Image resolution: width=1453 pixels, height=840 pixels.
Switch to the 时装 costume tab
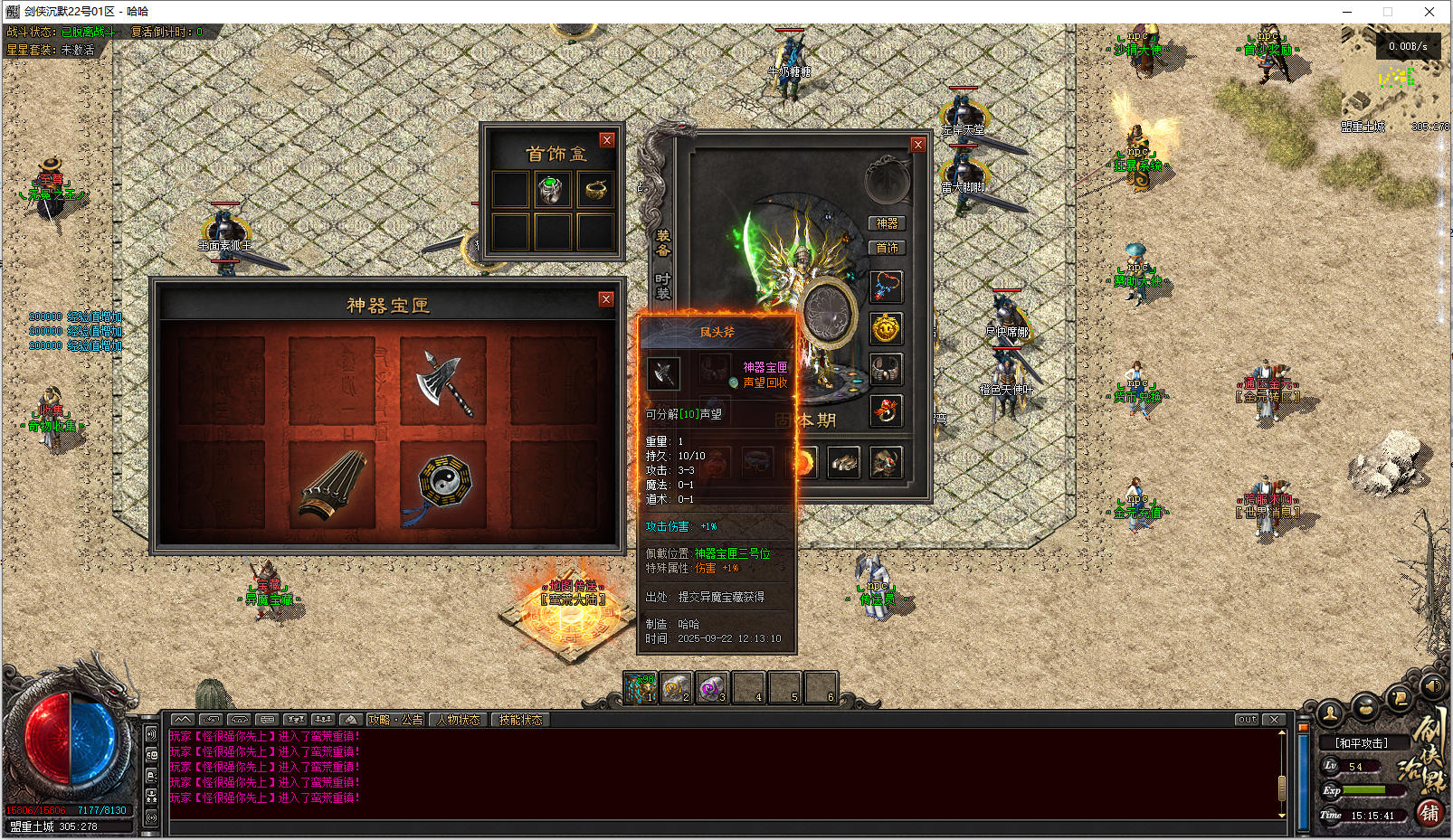click(662, 286)
